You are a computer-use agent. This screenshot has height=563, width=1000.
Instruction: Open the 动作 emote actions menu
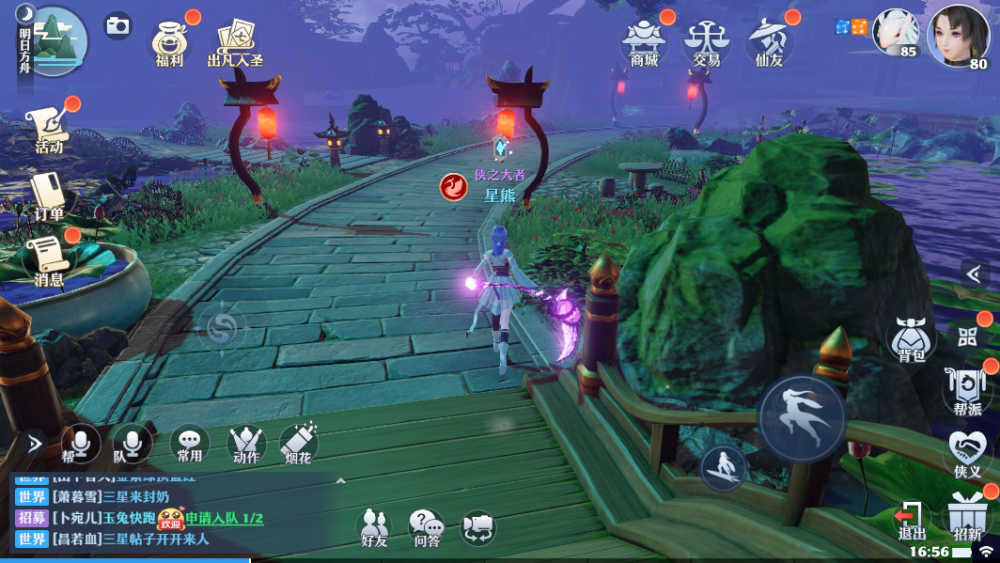245,443
